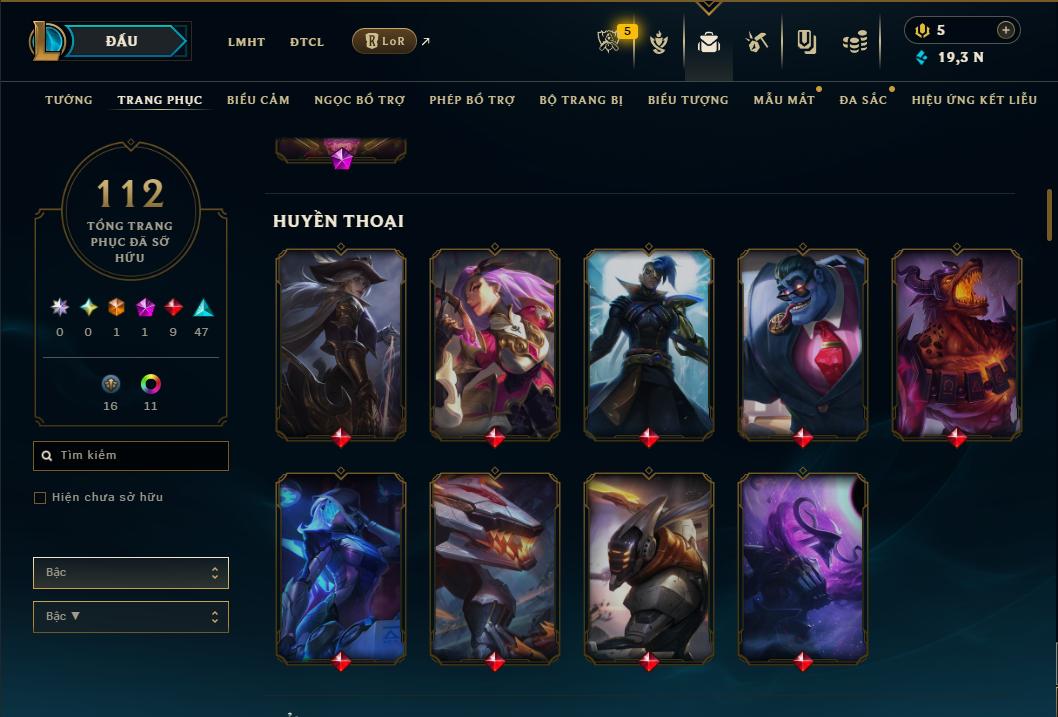Click the ĐẤU play button
The height and width of the screenshot is (717, 1058).
[x=122, y=41]
